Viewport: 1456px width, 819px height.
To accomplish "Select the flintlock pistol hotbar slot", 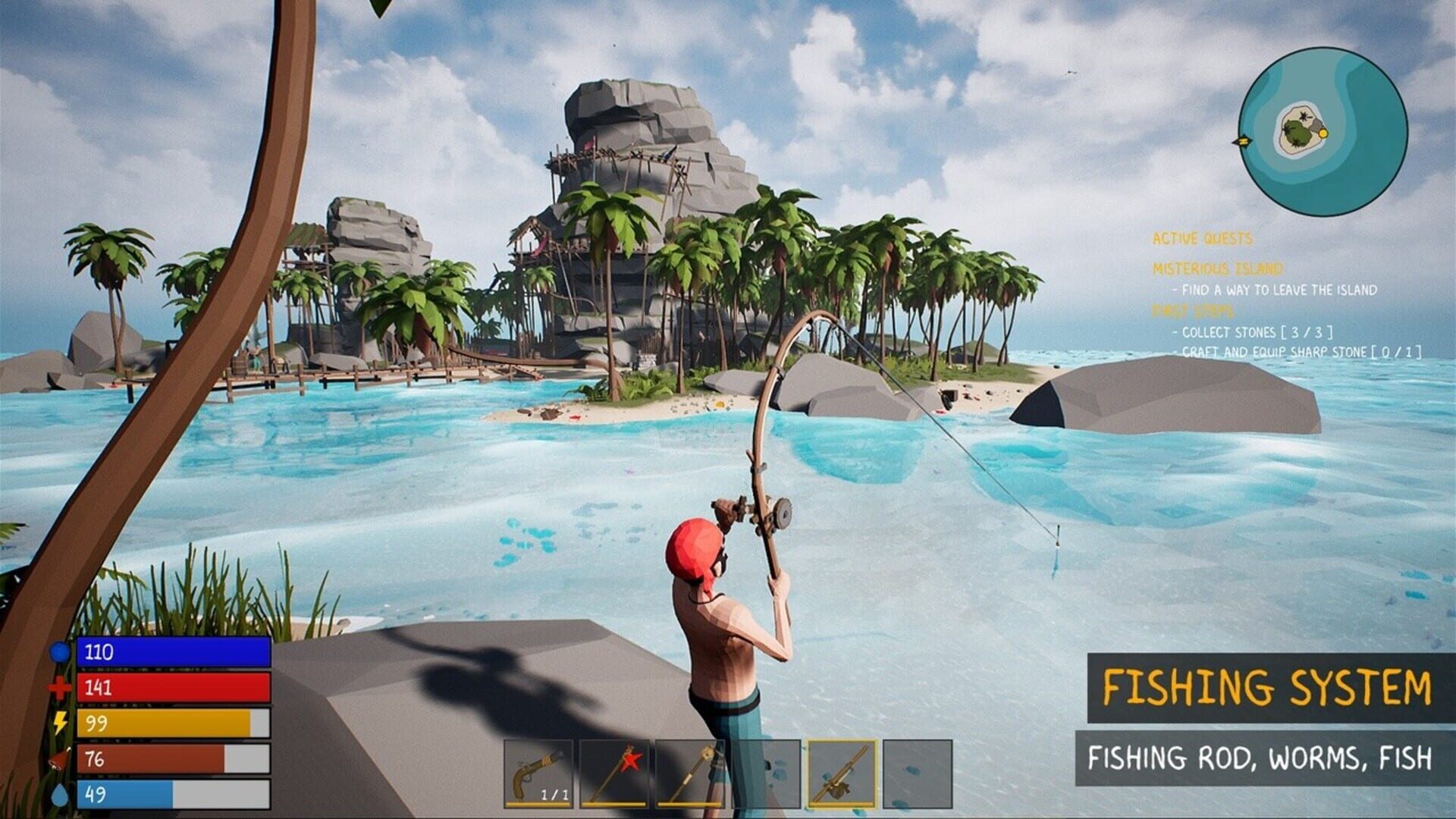I will point(540,773).
